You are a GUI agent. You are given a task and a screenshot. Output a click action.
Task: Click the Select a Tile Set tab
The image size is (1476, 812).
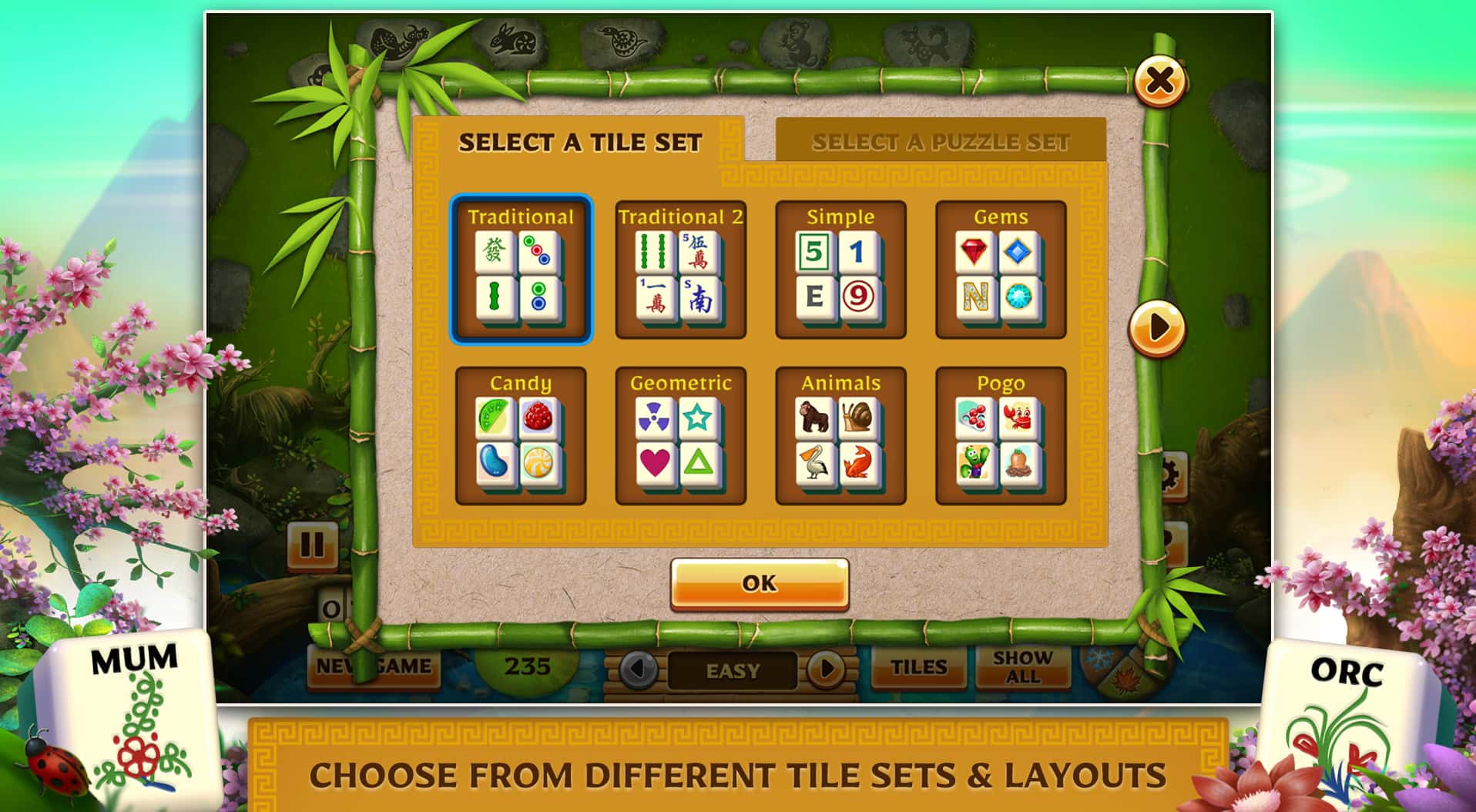click(x=582, y=142)
